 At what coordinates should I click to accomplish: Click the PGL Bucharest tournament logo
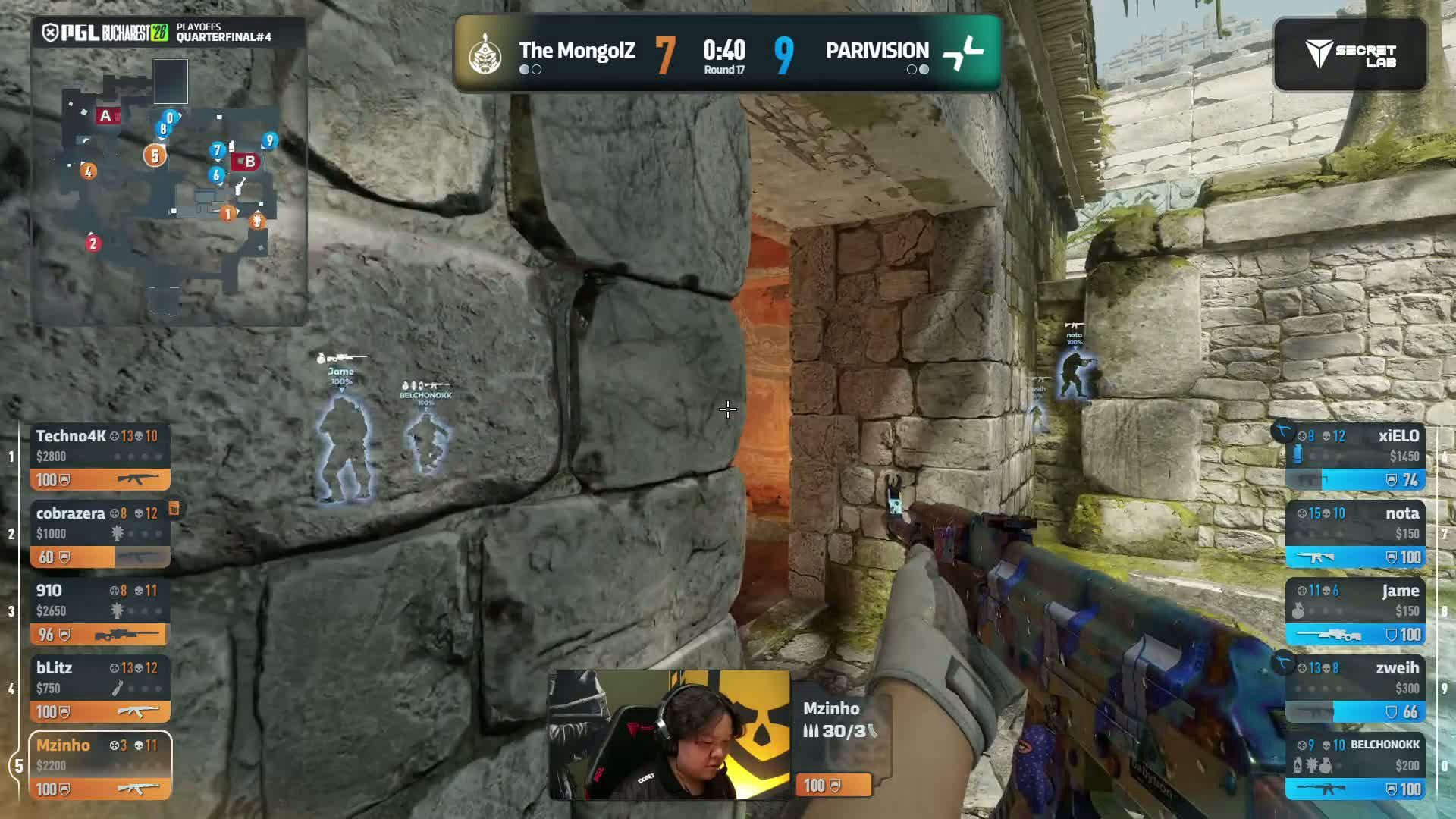coord(105,33)
